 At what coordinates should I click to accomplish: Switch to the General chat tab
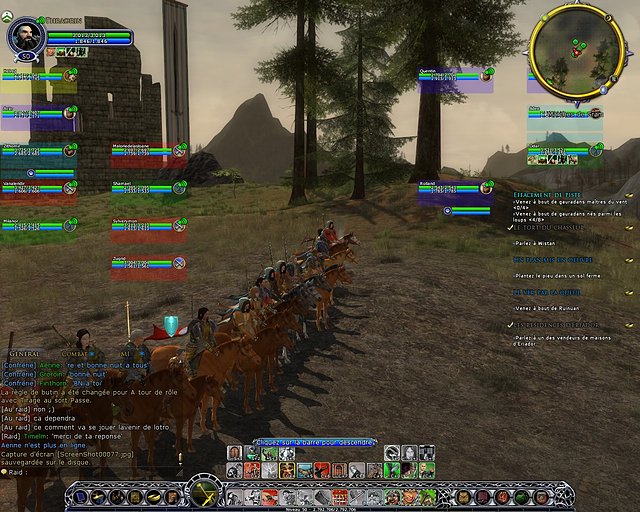25,354
